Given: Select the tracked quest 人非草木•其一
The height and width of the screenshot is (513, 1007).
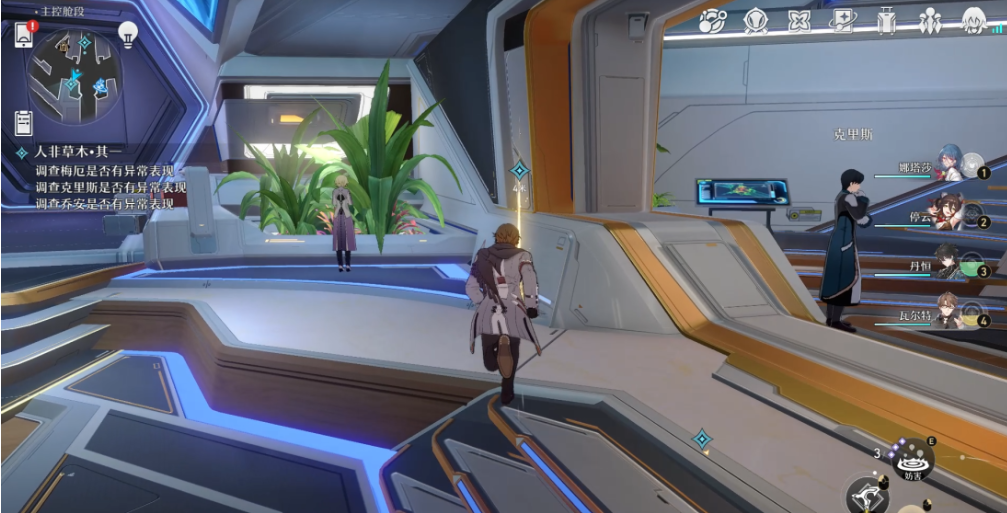Looking at the screenshot, I should click(69, 153).
